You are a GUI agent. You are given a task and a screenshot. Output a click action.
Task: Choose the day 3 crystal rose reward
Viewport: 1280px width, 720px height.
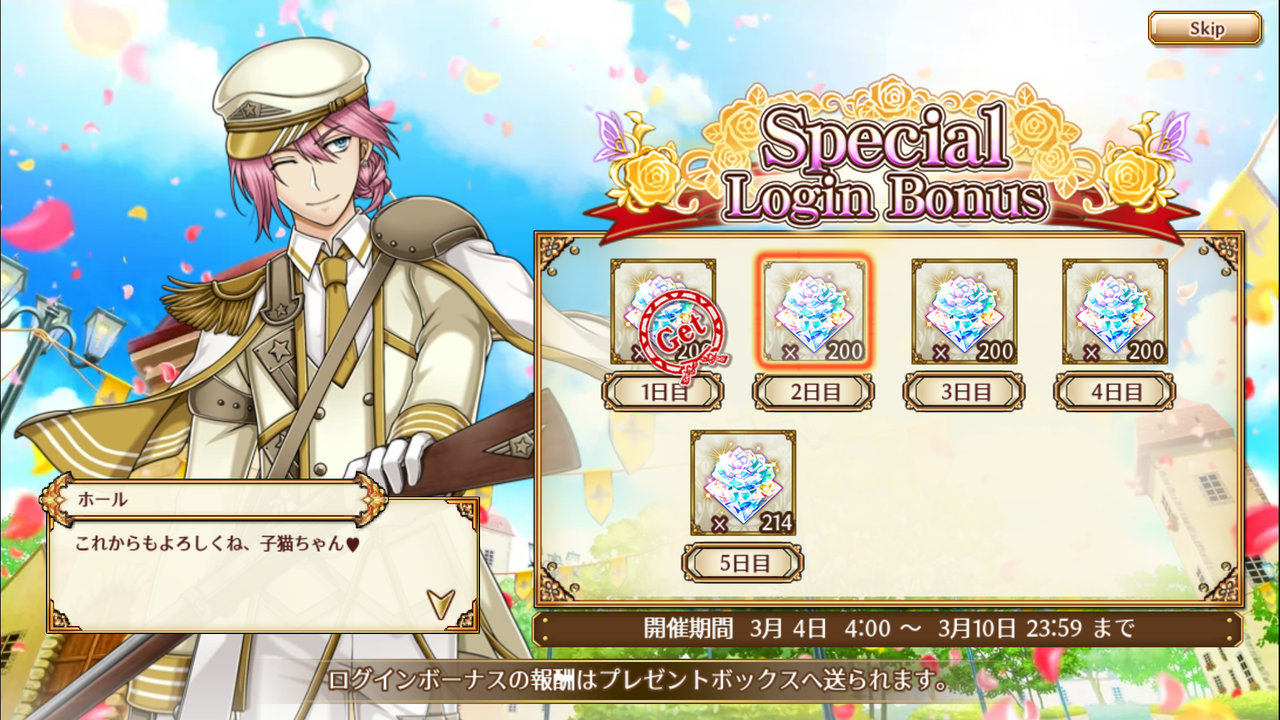coord(964,311)
